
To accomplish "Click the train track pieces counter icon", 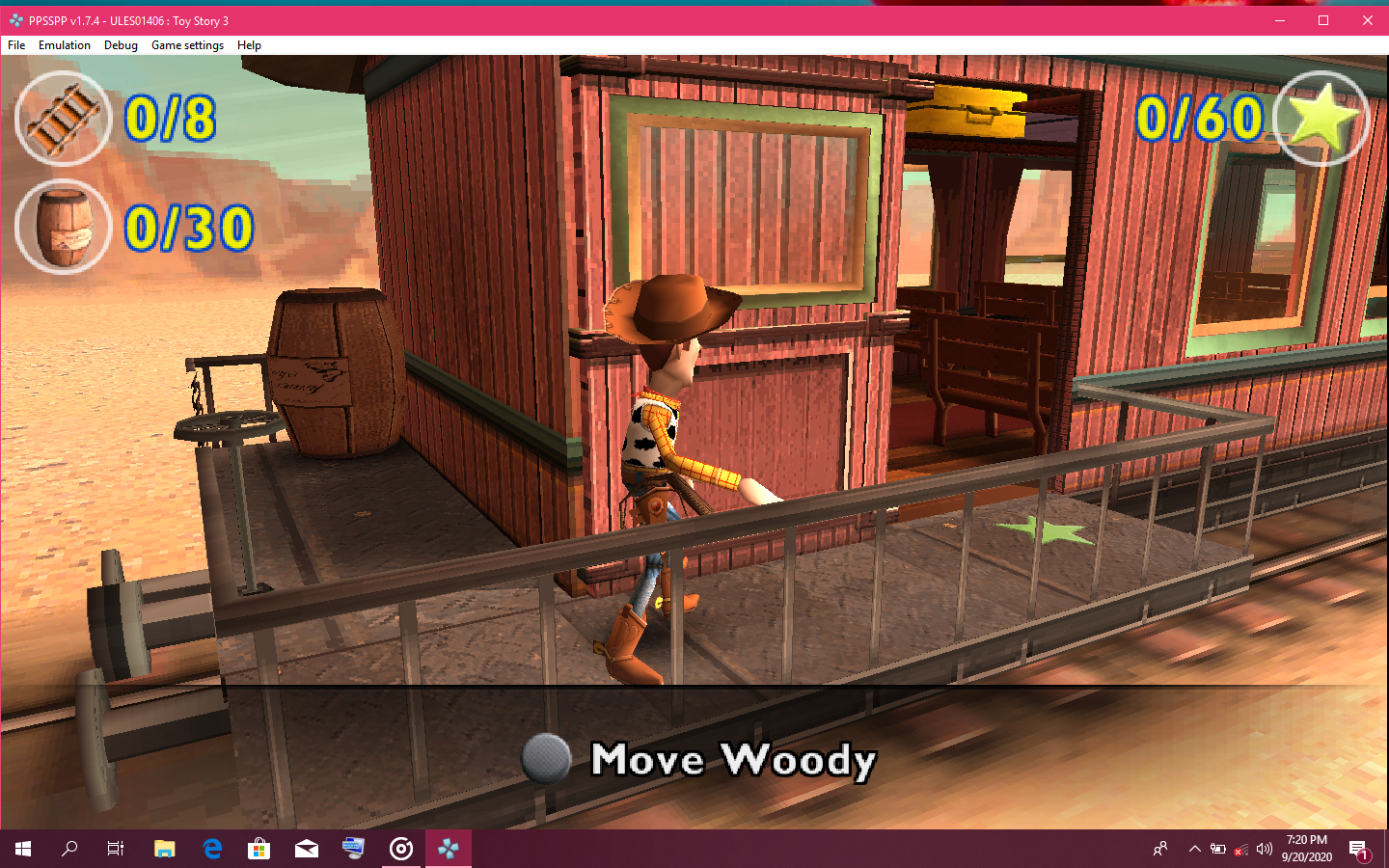I will [63, 118].
